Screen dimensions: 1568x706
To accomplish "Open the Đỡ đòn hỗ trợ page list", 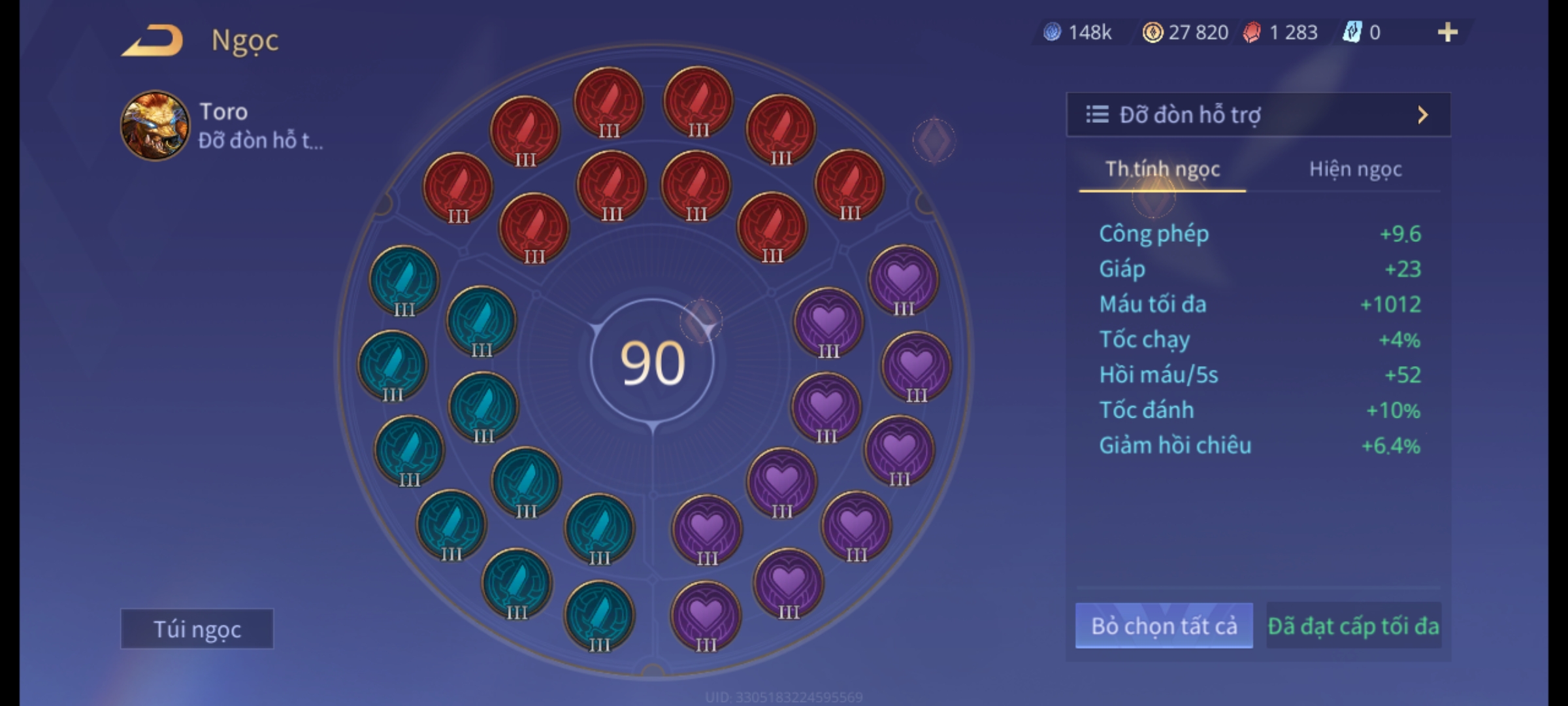I will point(1258,115).
